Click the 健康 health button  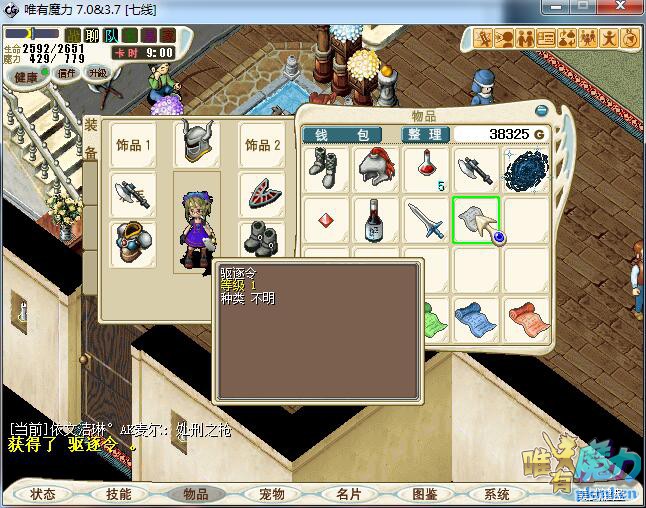pyautogui.click(x=26, y=77)
